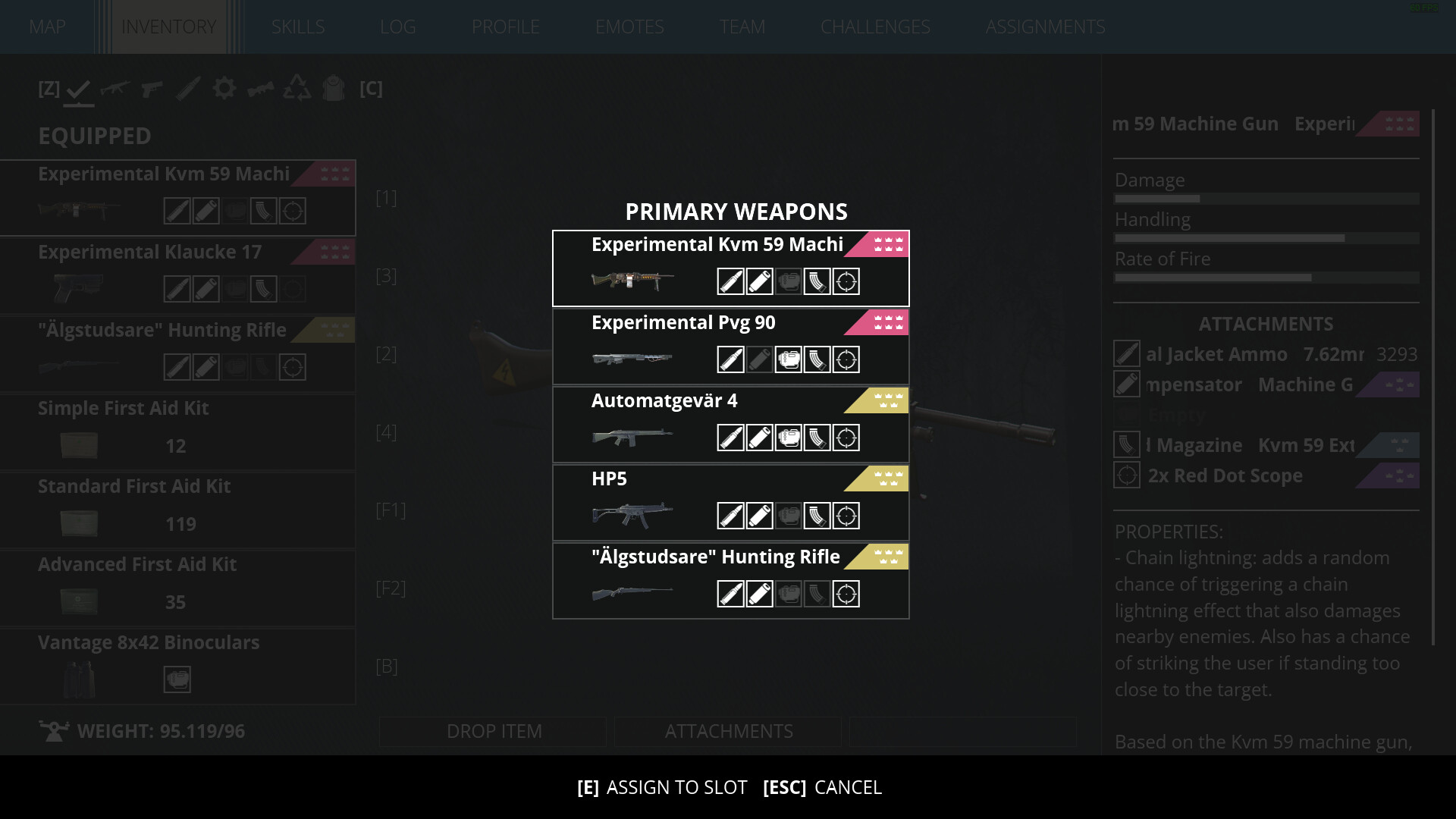Select the ammo bullet filter icon
The width and height of the screenshot is (1456, 819).
[x=188, y=89]
